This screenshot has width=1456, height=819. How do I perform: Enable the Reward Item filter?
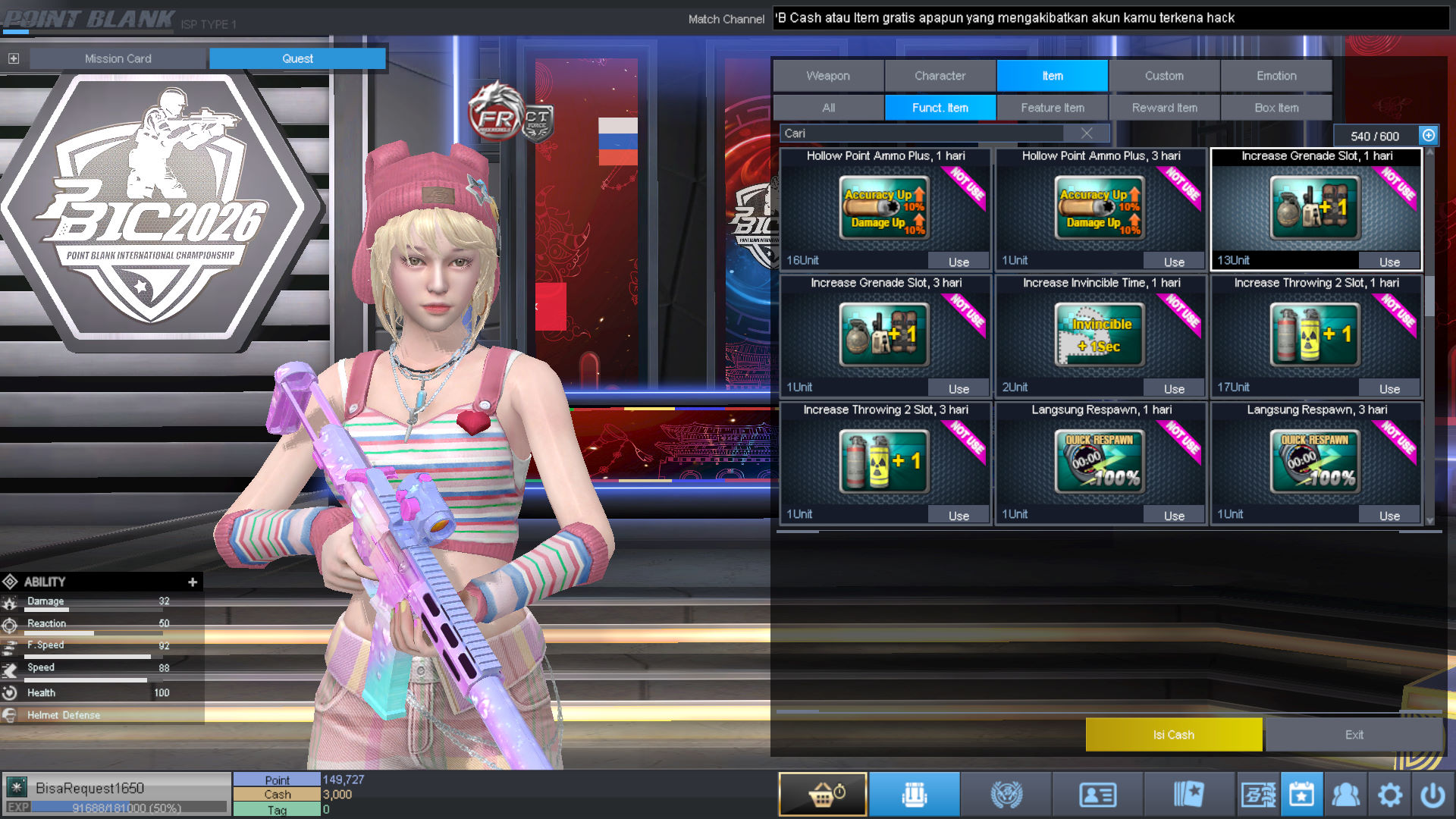1165,108
